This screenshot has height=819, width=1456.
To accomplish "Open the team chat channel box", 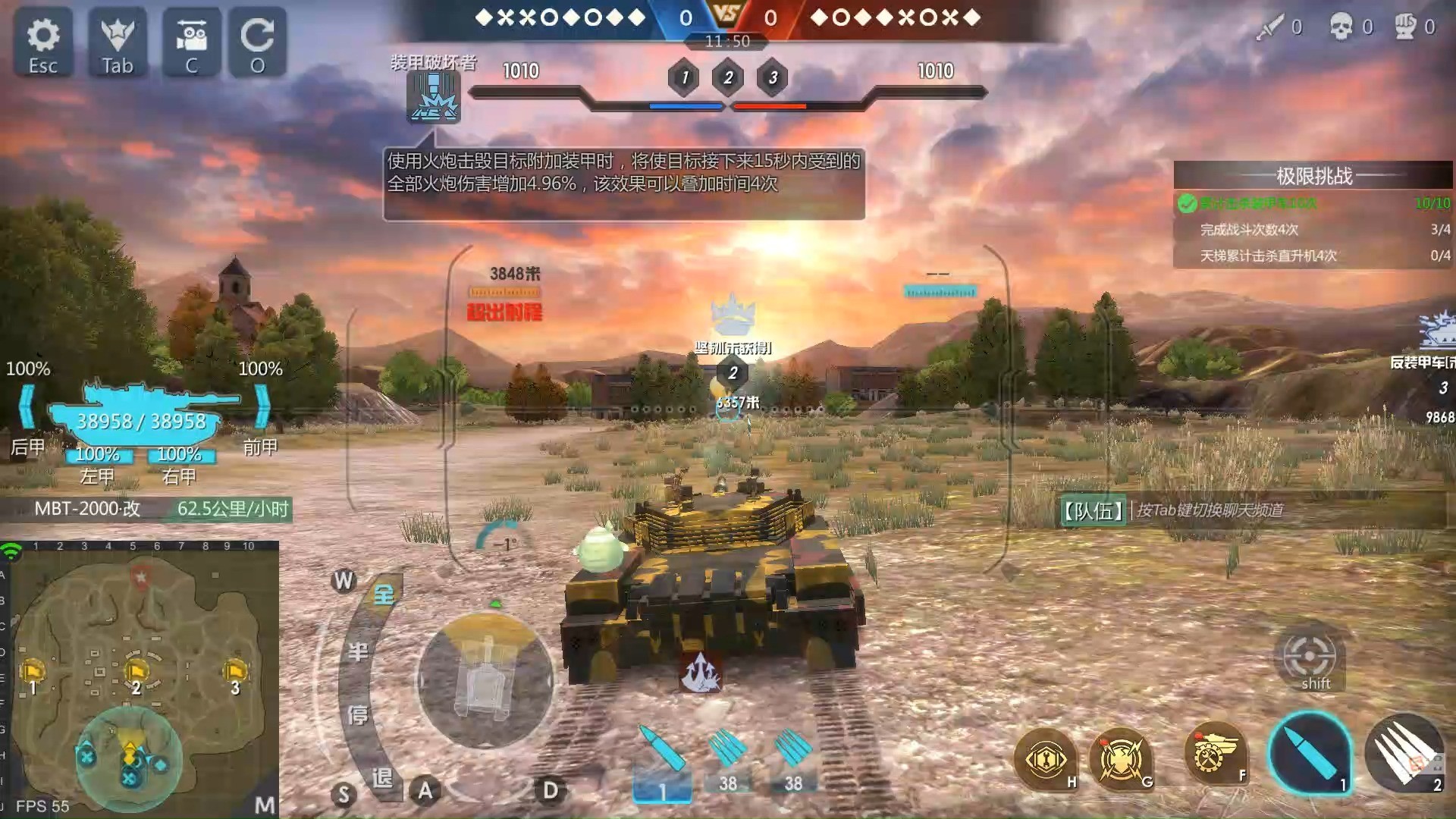I will [1251, 510].
